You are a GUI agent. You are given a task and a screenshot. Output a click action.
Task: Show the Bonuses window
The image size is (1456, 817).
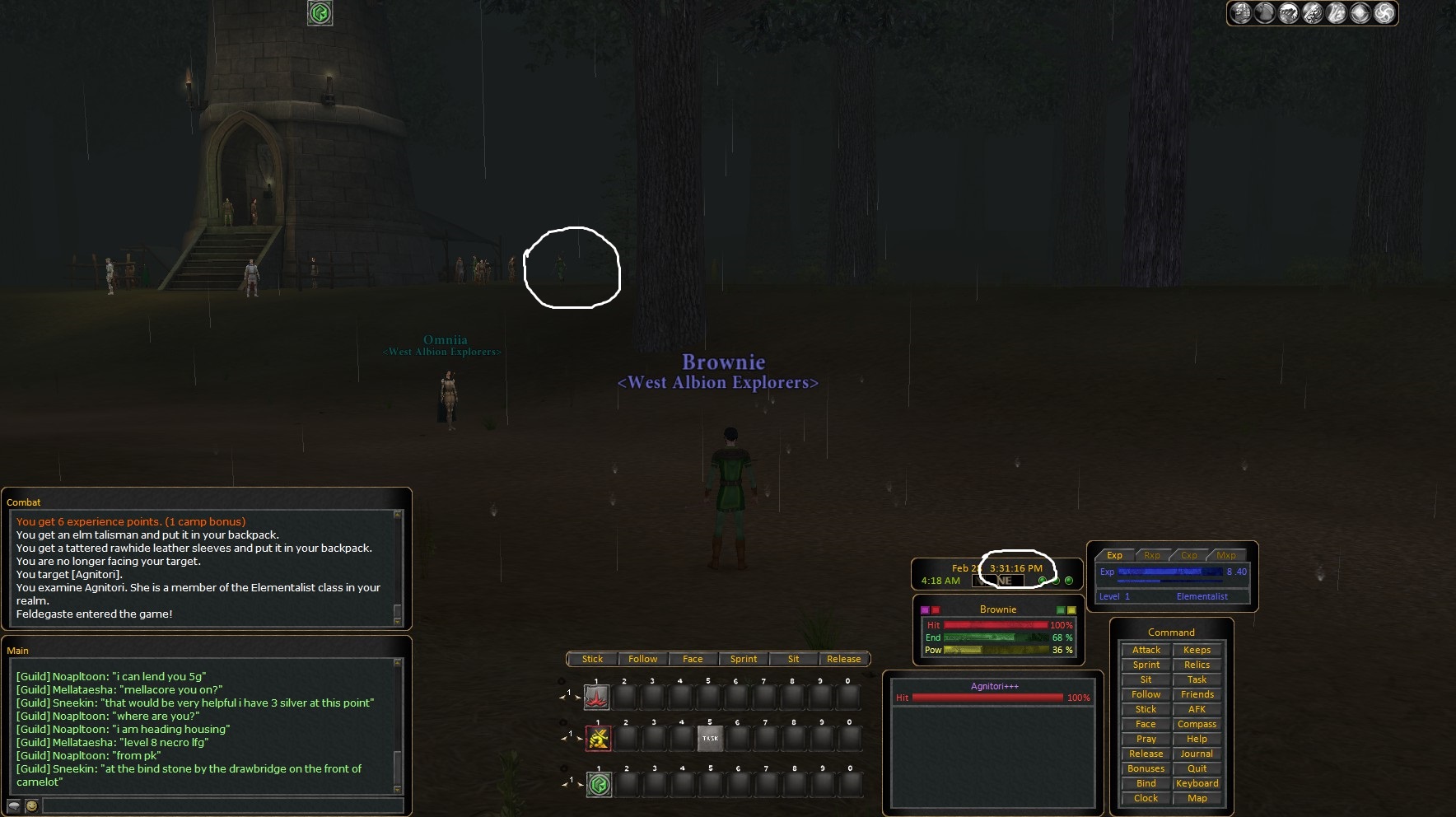click(1146, 768)
